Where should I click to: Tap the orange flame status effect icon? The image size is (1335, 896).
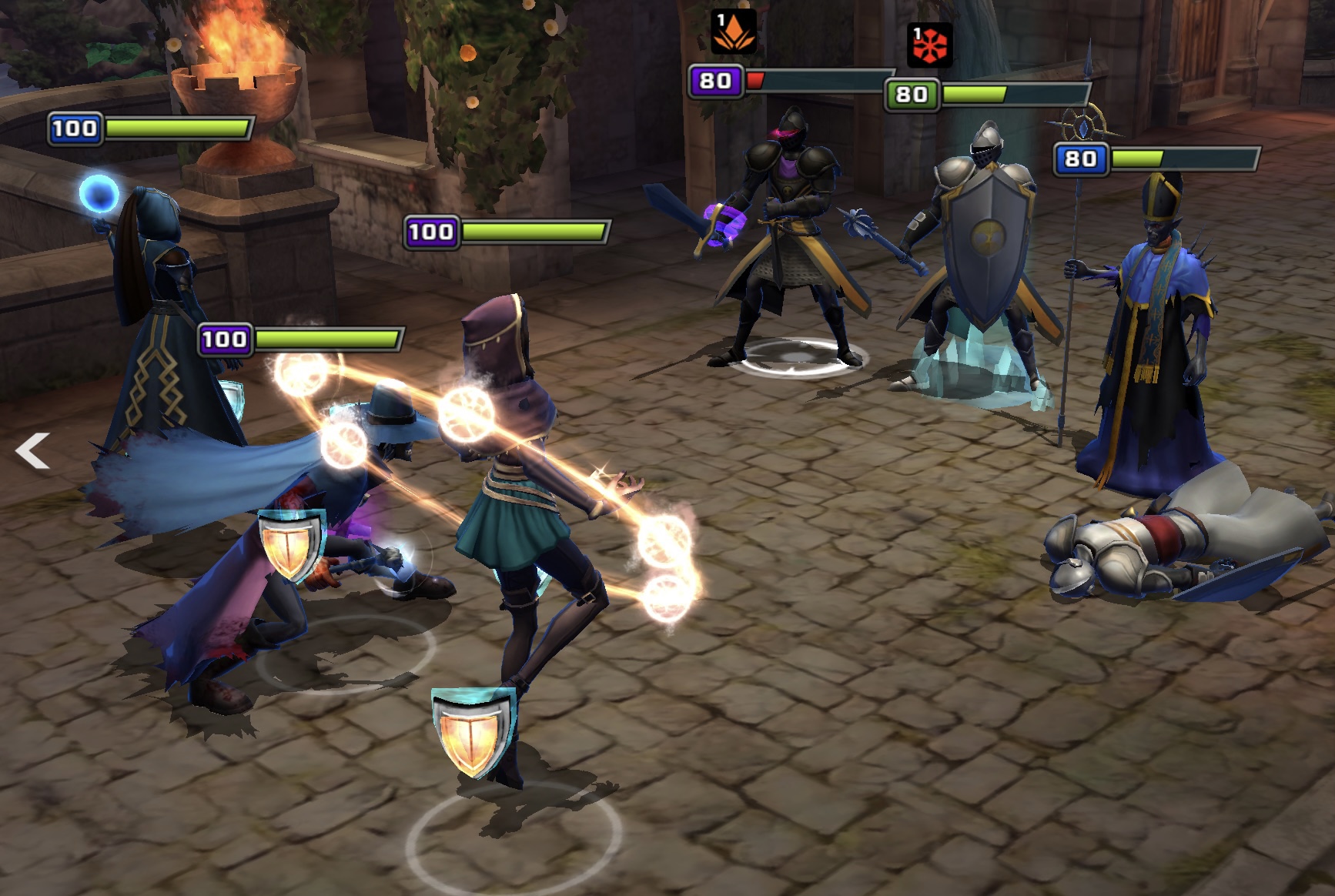click(x=732, y=33)
